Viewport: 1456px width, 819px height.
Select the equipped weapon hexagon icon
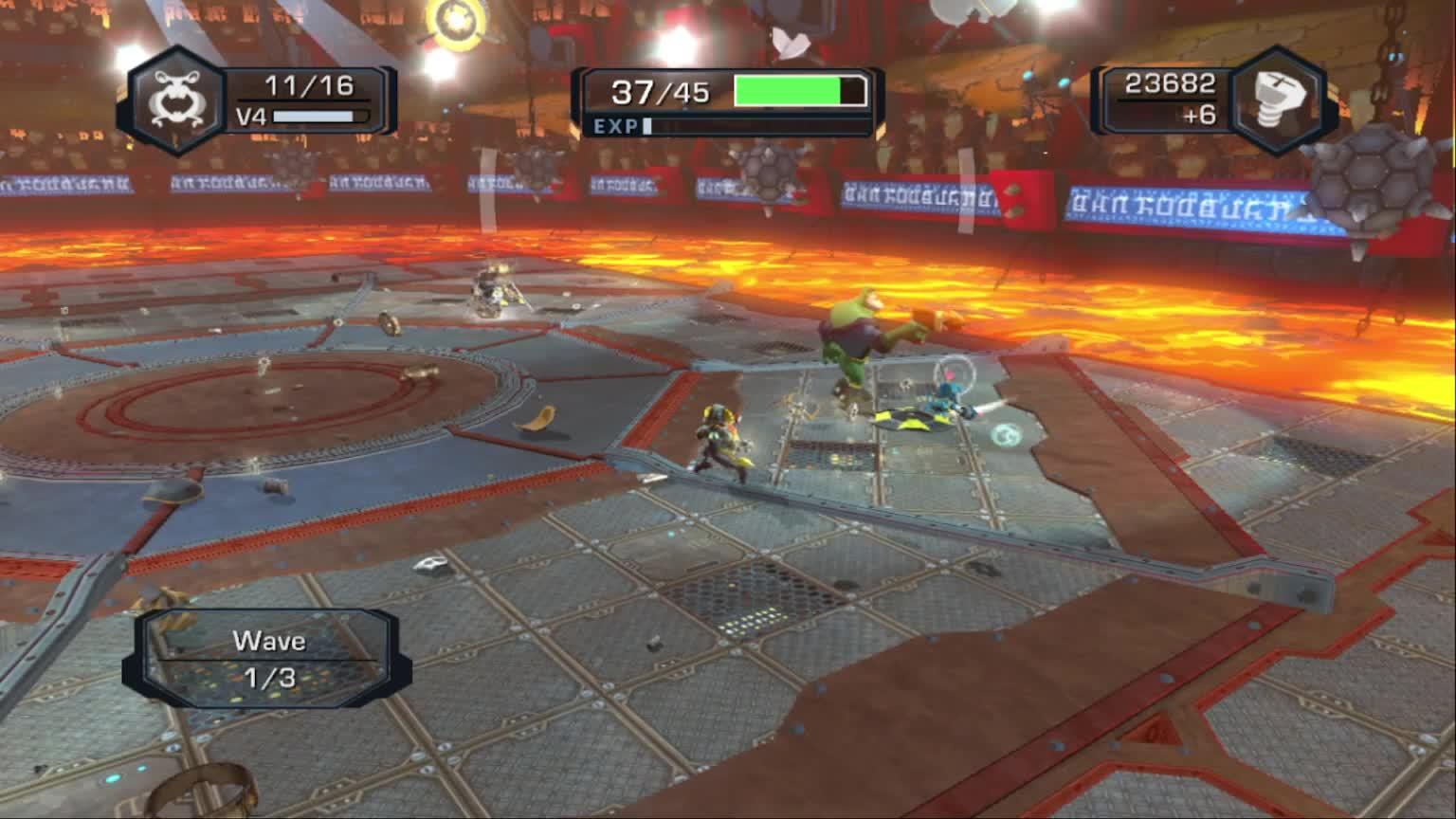177,100
